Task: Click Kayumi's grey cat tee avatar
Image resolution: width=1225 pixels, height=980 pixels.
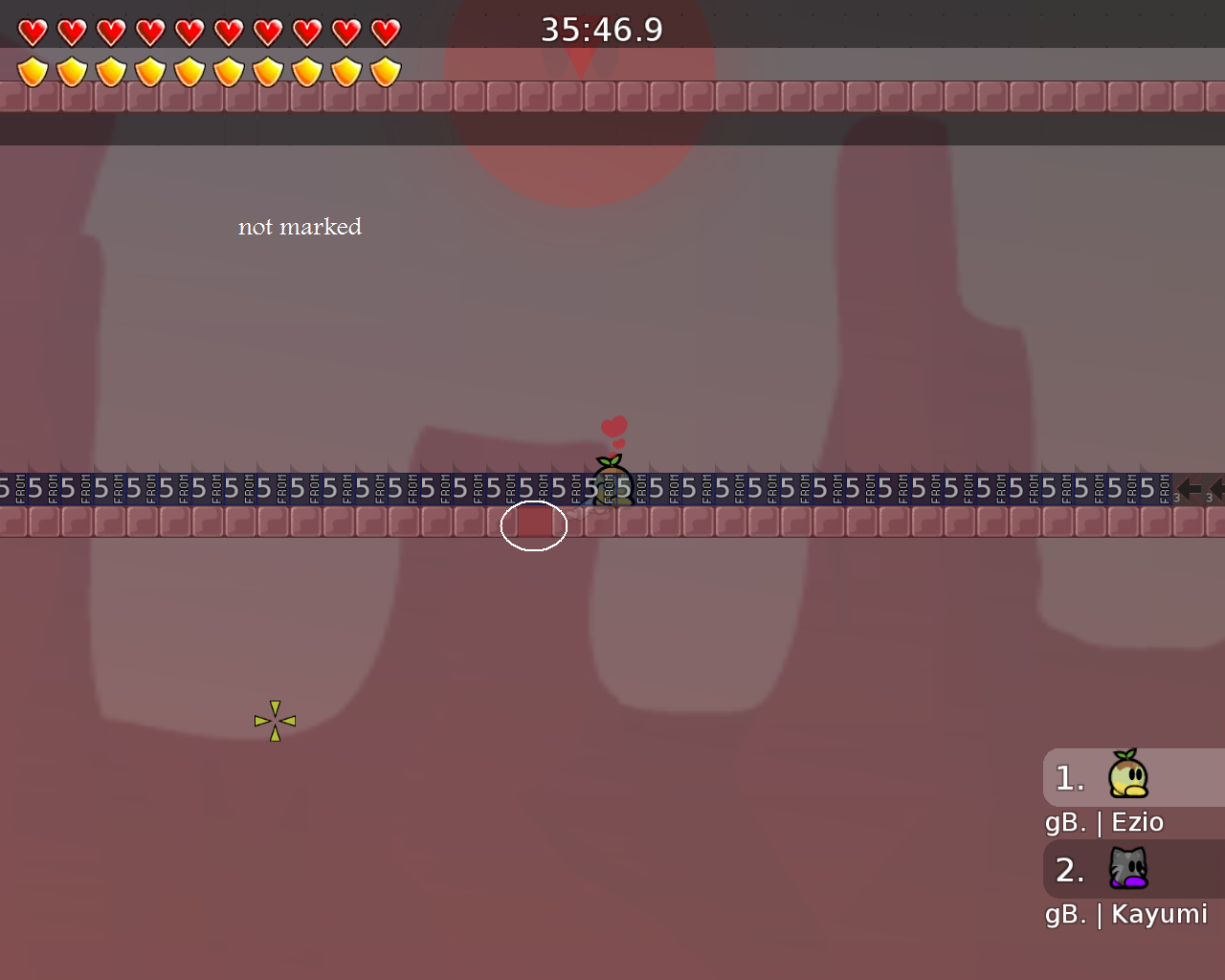Action: pyautogui.click(x=1130, y=869)
